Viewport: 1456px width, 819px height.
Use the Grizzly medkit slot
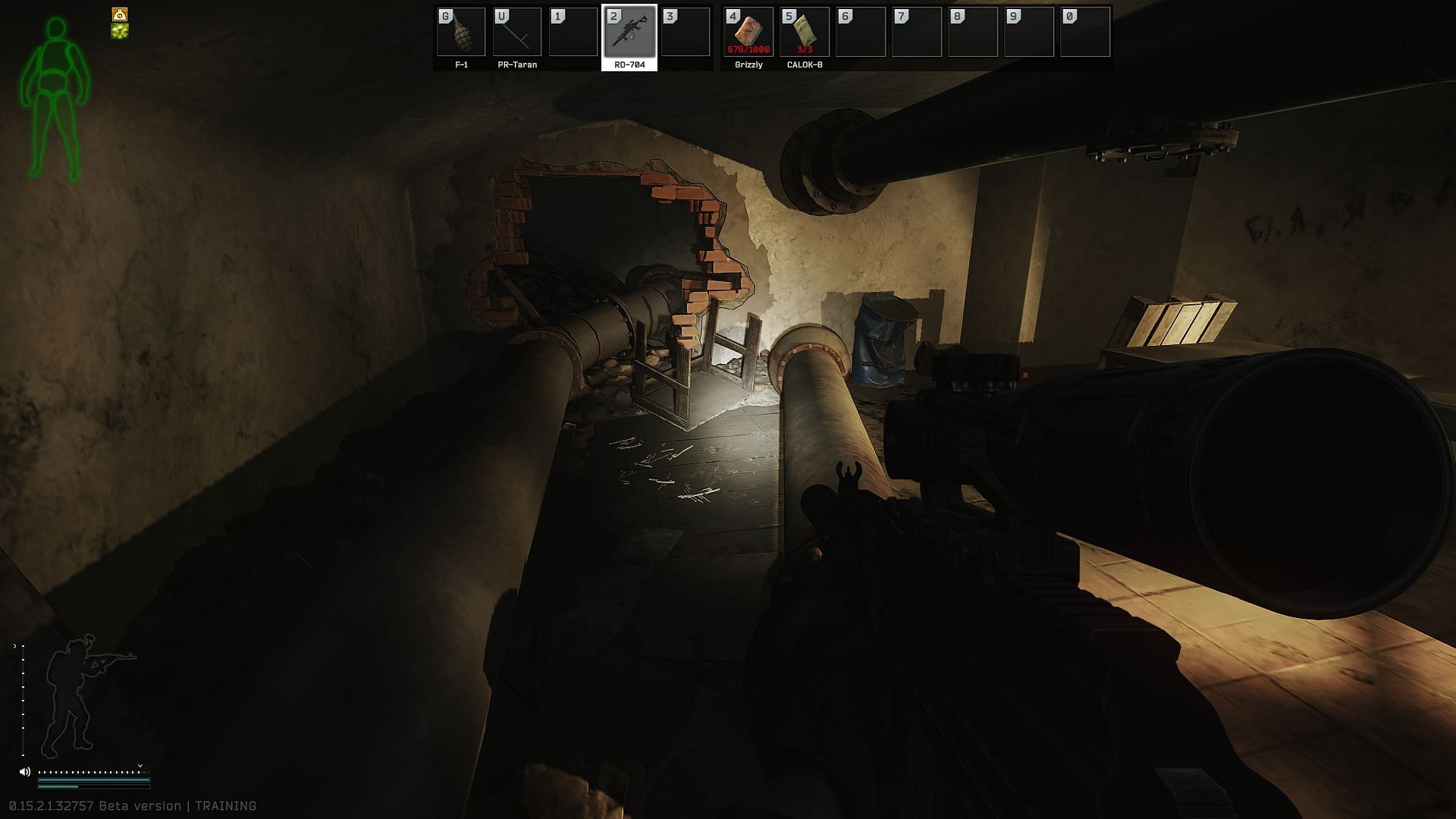pos(748,32)
